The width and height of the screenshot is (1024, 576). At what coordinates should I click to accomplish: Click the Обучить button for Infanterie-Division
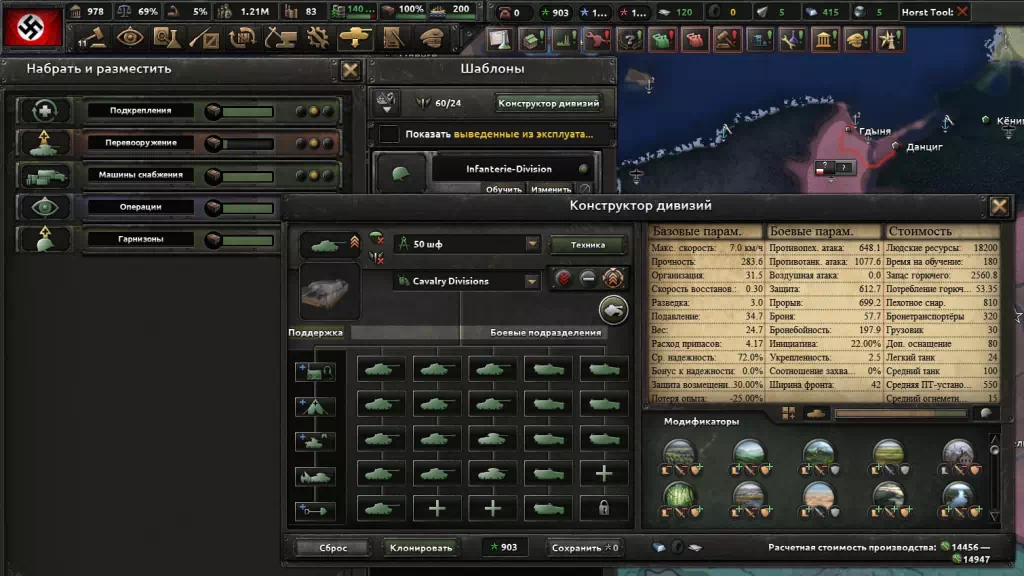(x=504, y=189)
